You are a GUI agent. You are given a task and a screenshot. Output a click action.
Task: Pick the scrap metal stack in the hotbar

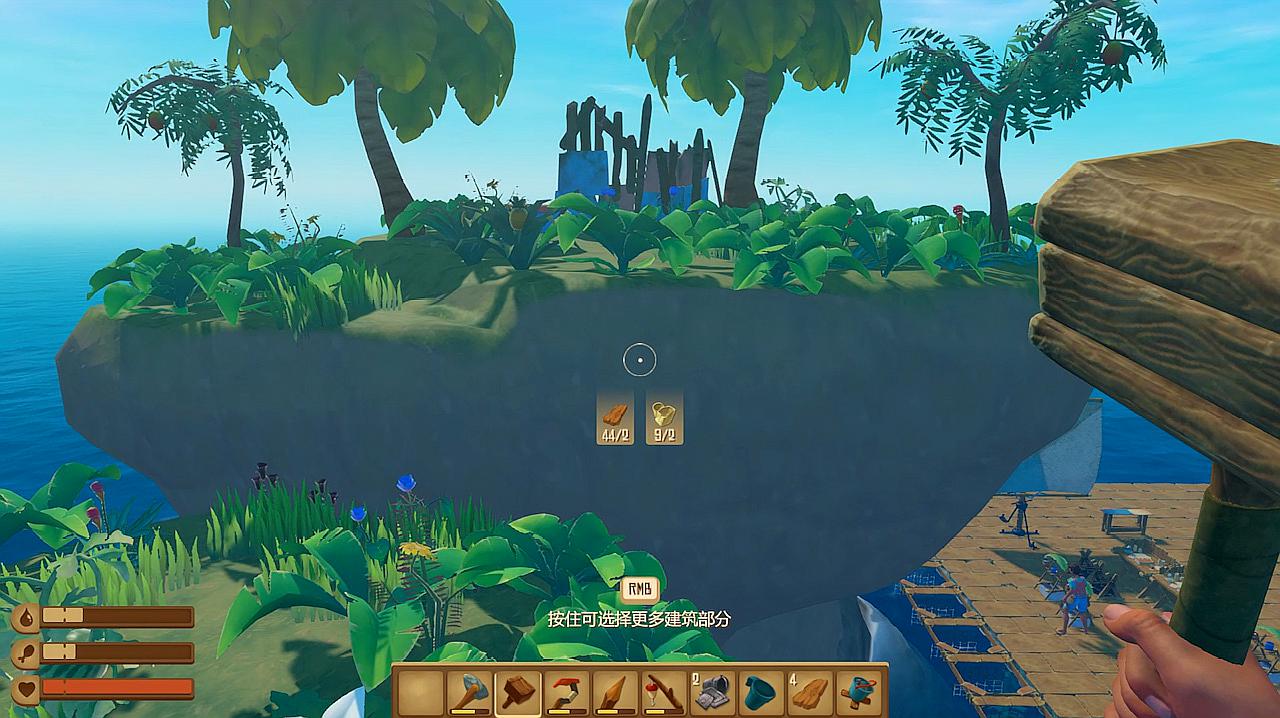point(712,692)
